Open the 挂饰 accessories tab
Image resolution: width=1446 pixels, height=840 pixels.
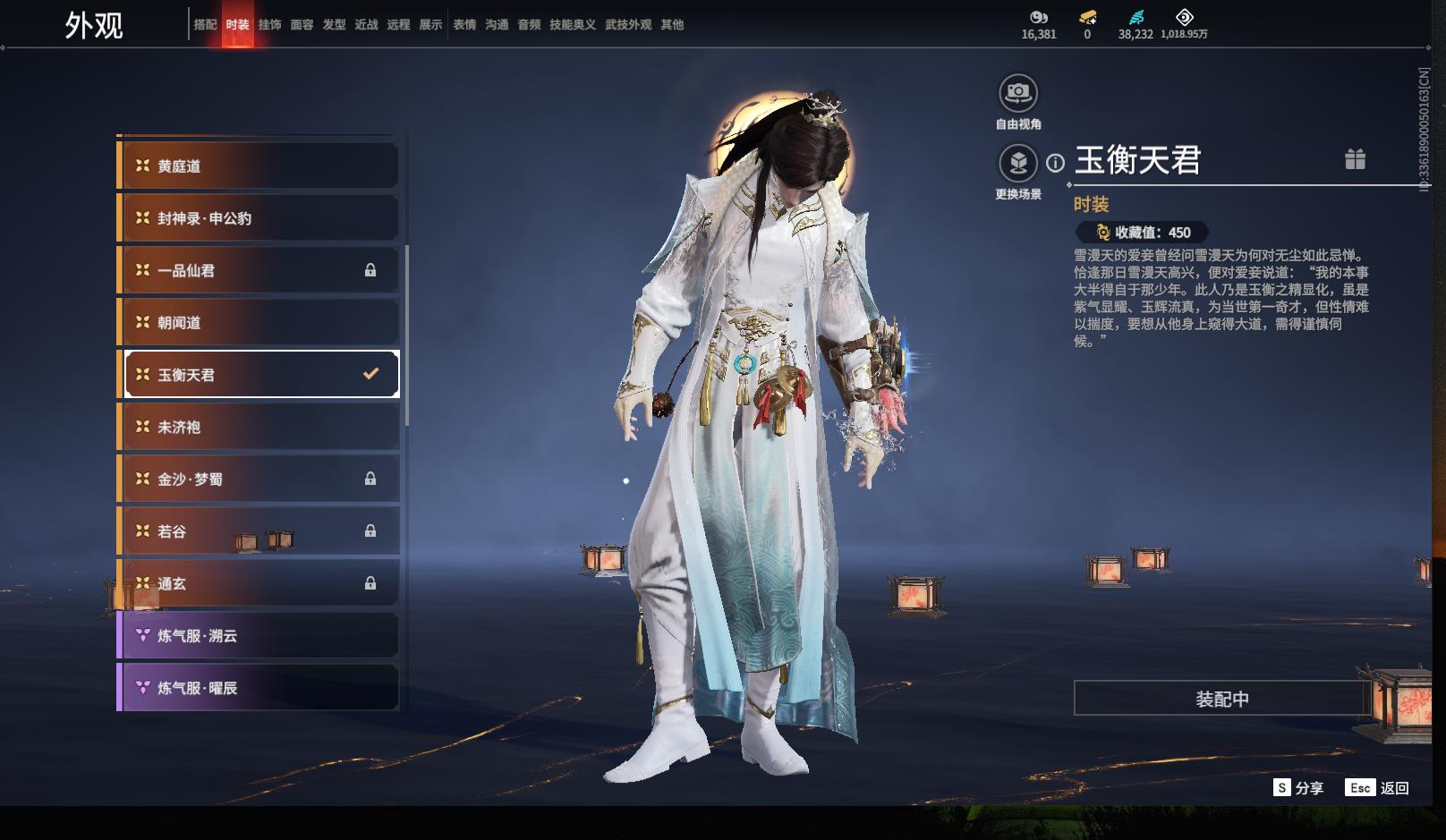pos(269,25)
